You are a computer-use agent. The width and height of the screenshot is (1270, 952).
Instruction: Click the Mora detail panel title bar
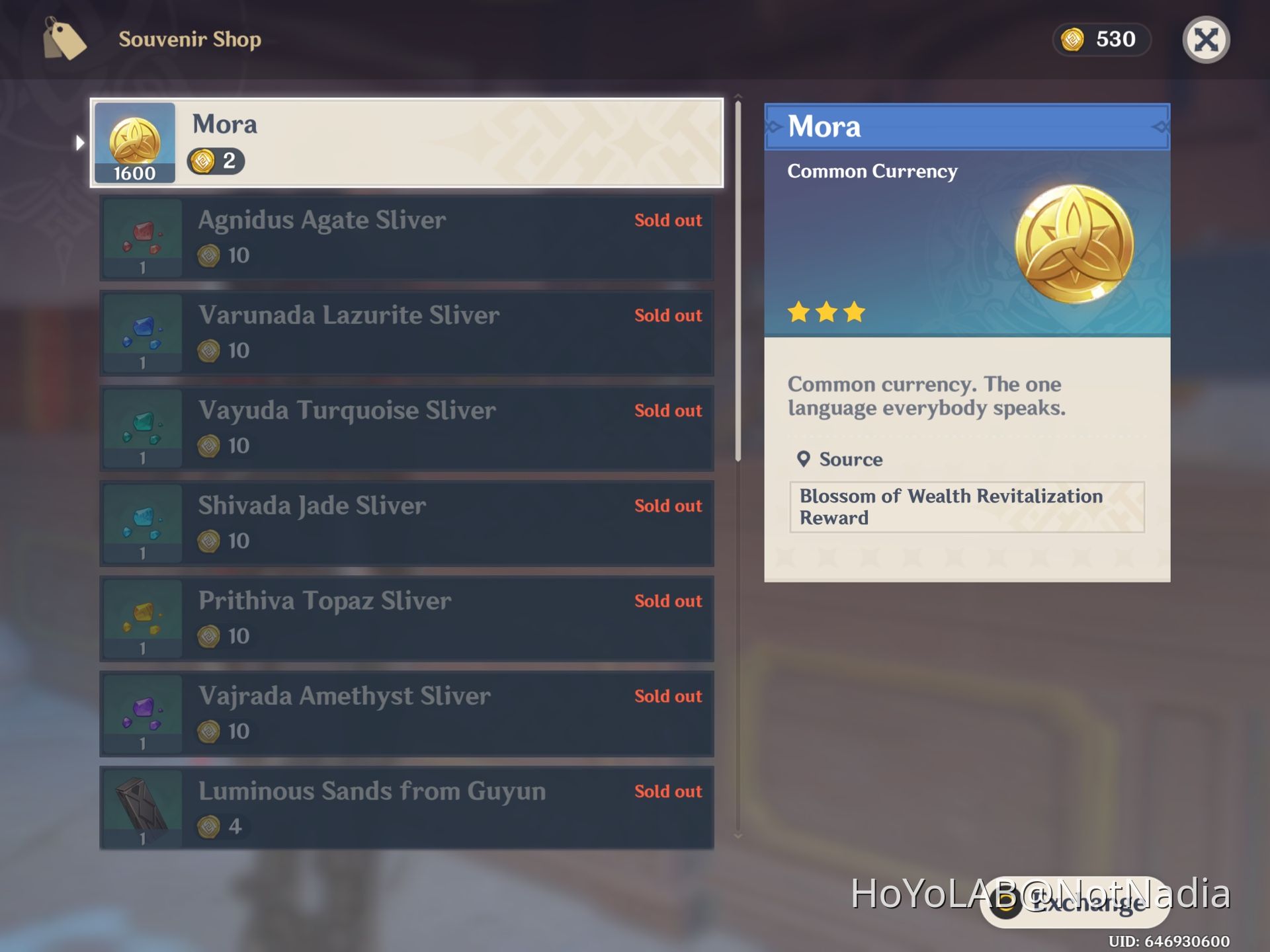pyautogui.click(x=966, y=126)
